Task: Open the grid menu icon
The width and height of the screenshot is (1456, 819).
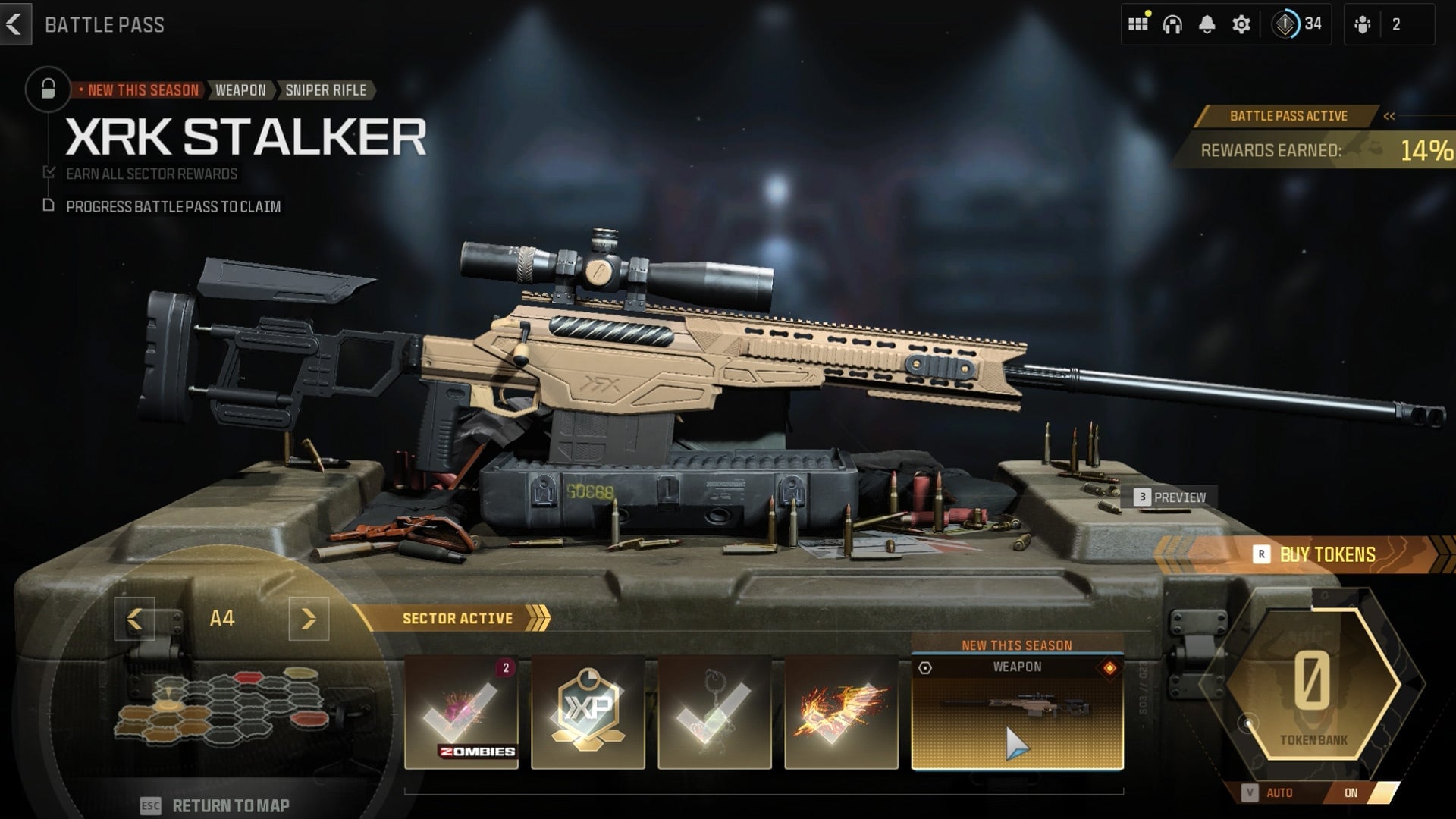Action: point(1137,24)
